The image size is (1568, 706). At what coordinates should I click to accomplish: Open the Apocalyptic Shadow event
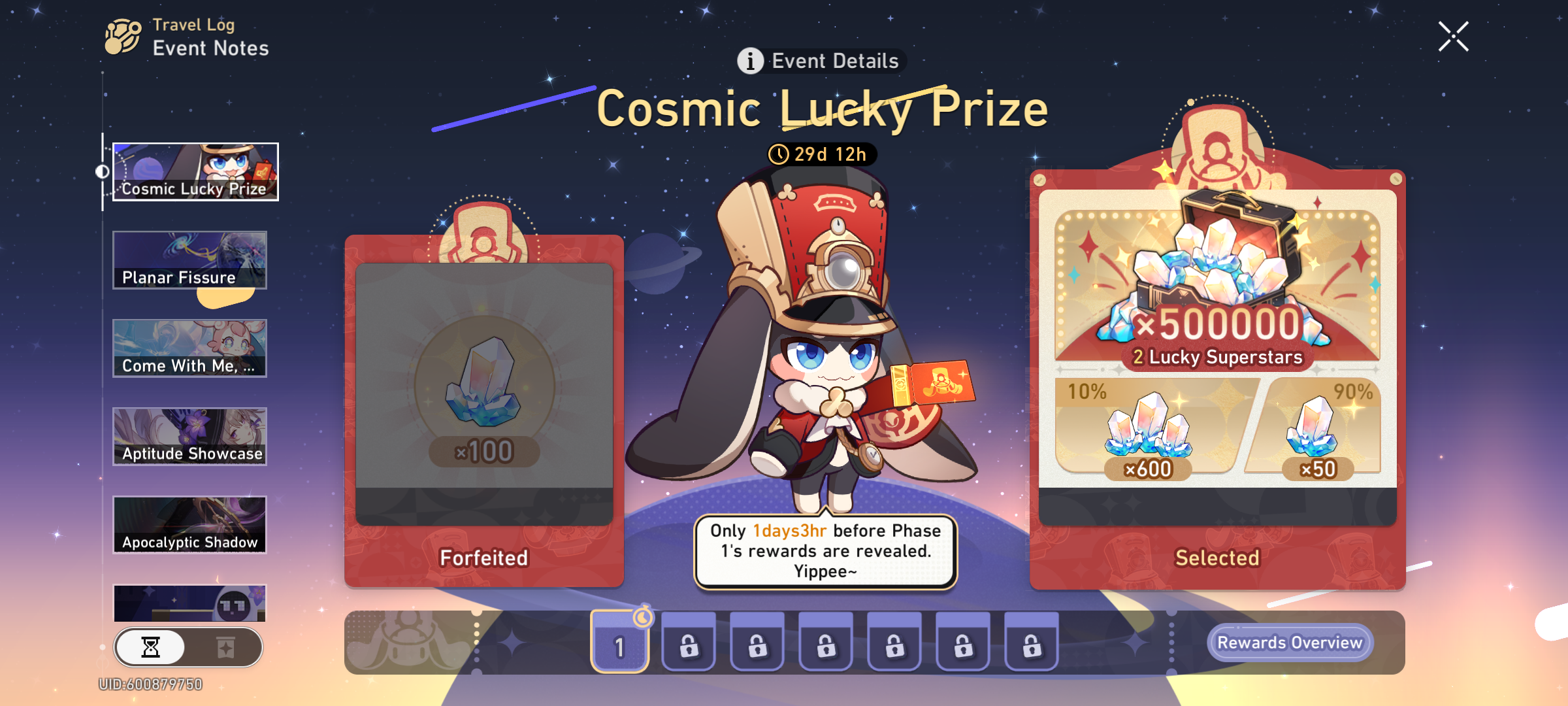click(x=190, y=525)
